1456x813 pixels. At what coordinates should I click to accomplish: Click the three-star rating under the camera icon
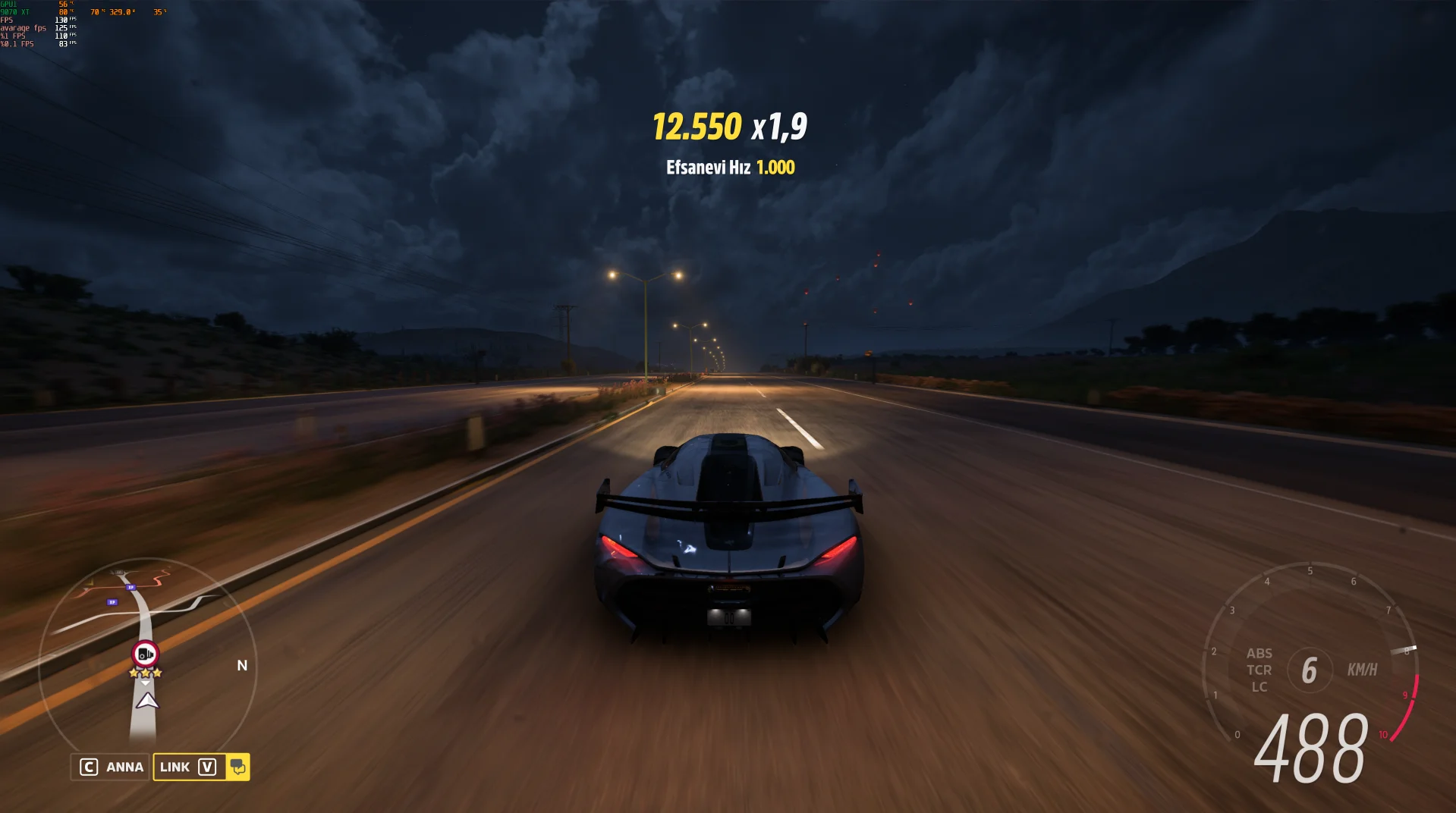coord(144,671)
